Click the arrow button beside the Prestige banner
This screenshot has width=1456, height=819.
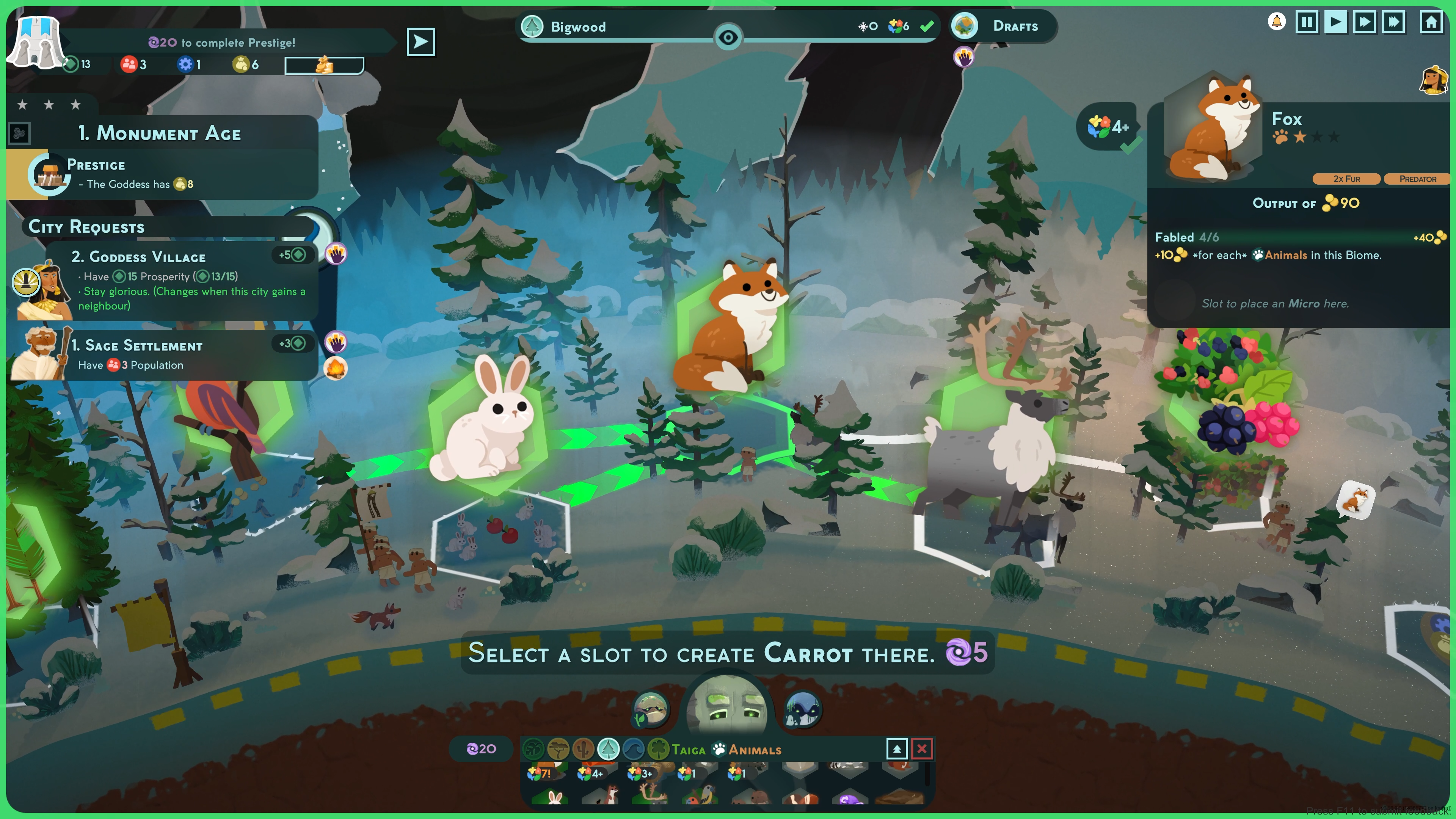click(x=420, y=42)
